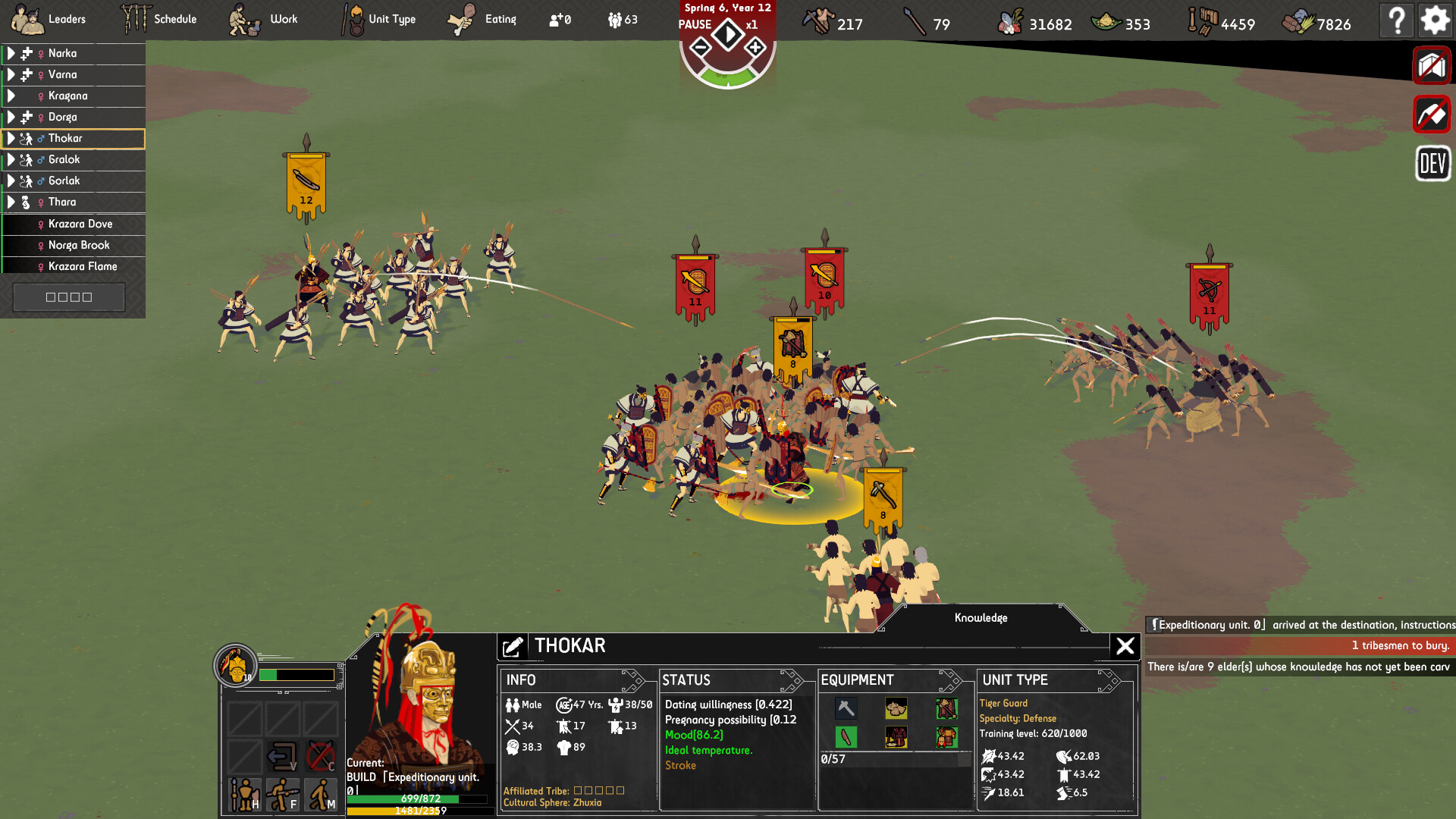Rename Thokar with the edit pencil
Image resolution: width=1456 pixels, height=819 pixels.
tap(513, 646)
